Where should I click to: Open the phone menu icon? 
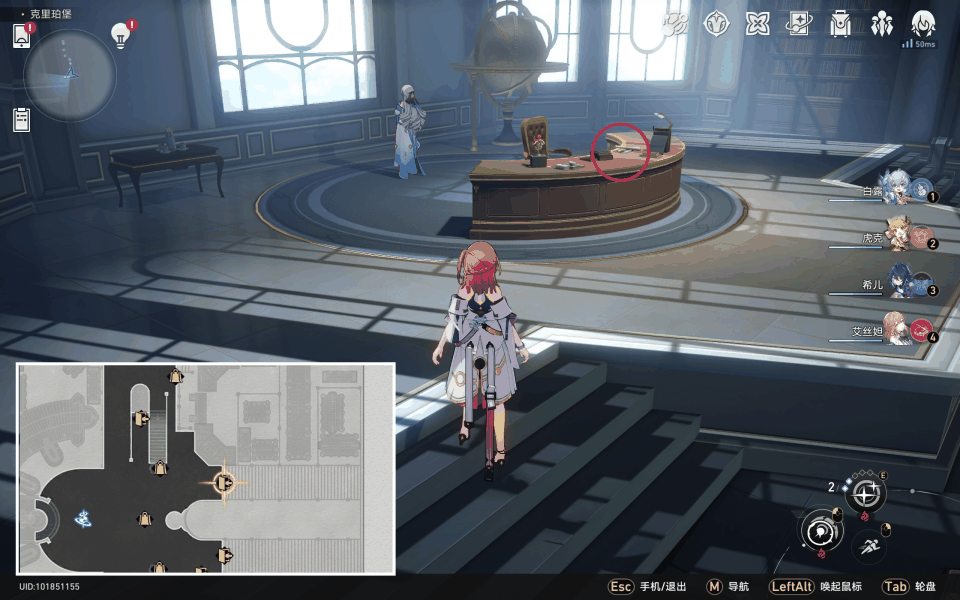pos(22,37)
